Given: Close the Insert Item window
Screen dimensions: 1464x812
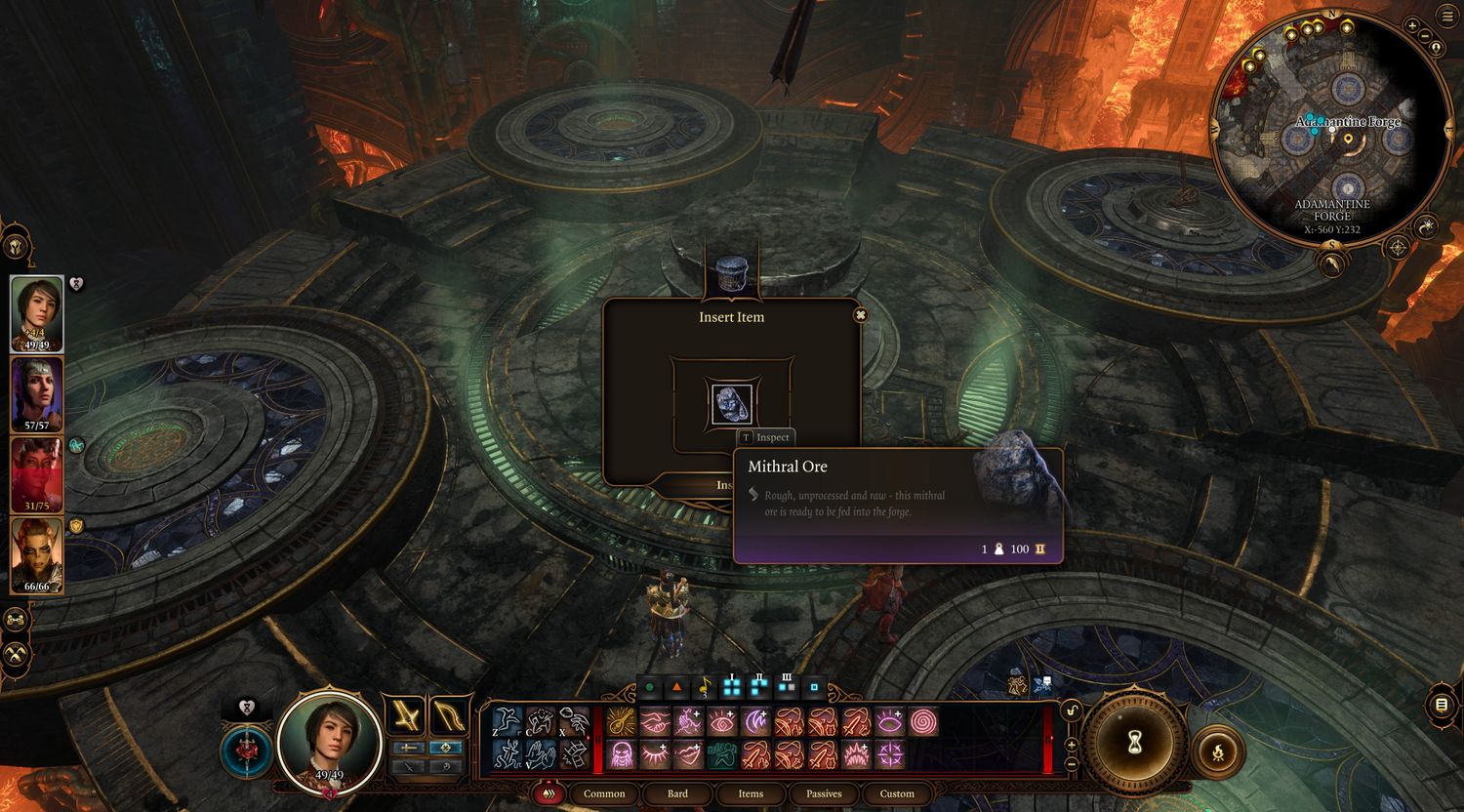Looking at the screenshot, I should click(x=860, y=315).
